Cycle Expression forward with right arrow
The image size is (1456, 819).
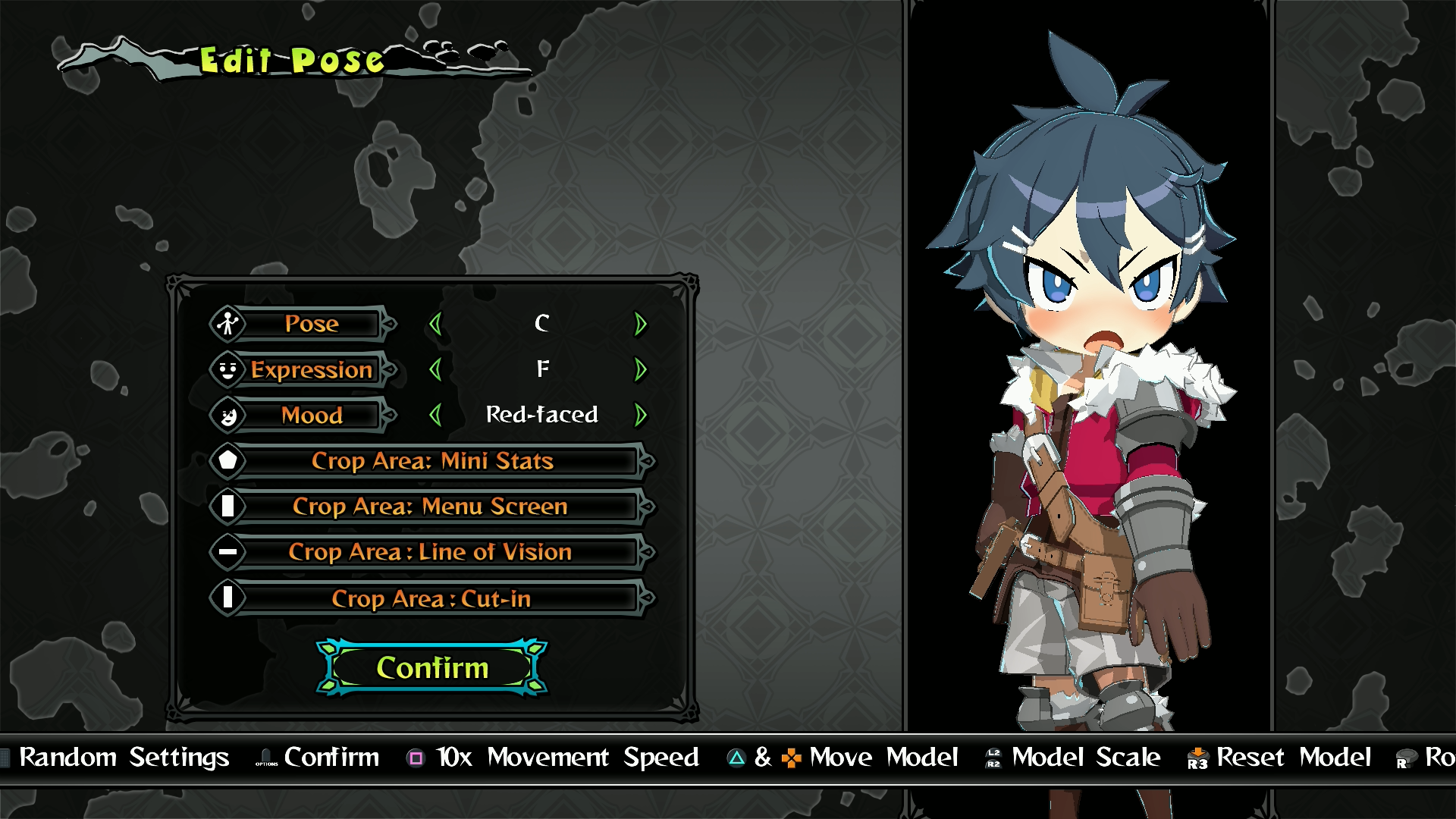point(641,370)
